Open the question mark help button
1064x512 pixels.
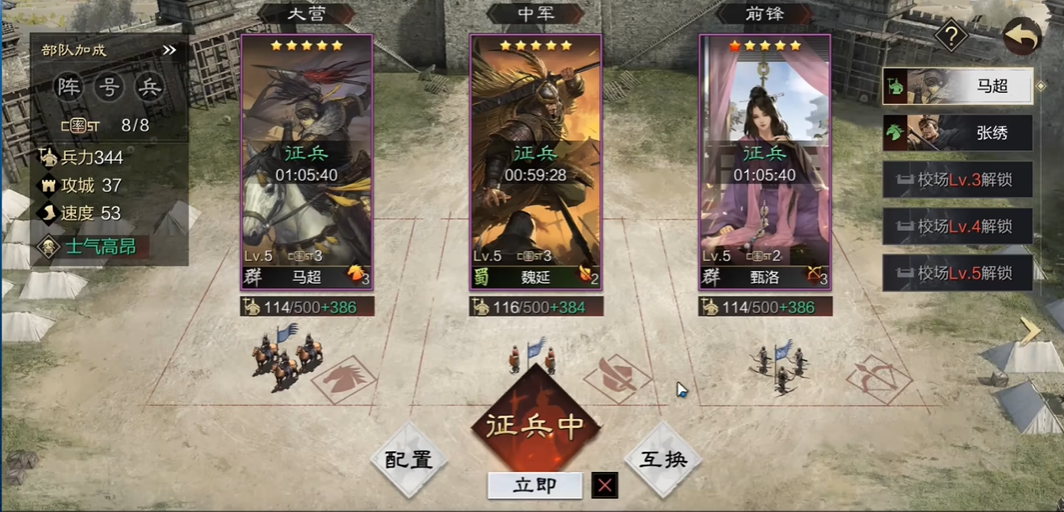click(x=951, y=37)
